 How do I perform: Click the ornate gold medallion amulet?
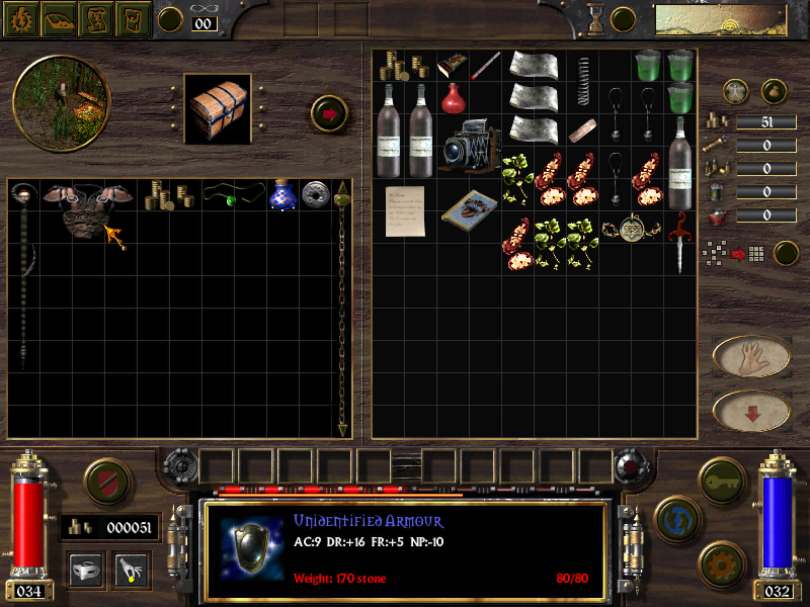[x=632, y=228]
